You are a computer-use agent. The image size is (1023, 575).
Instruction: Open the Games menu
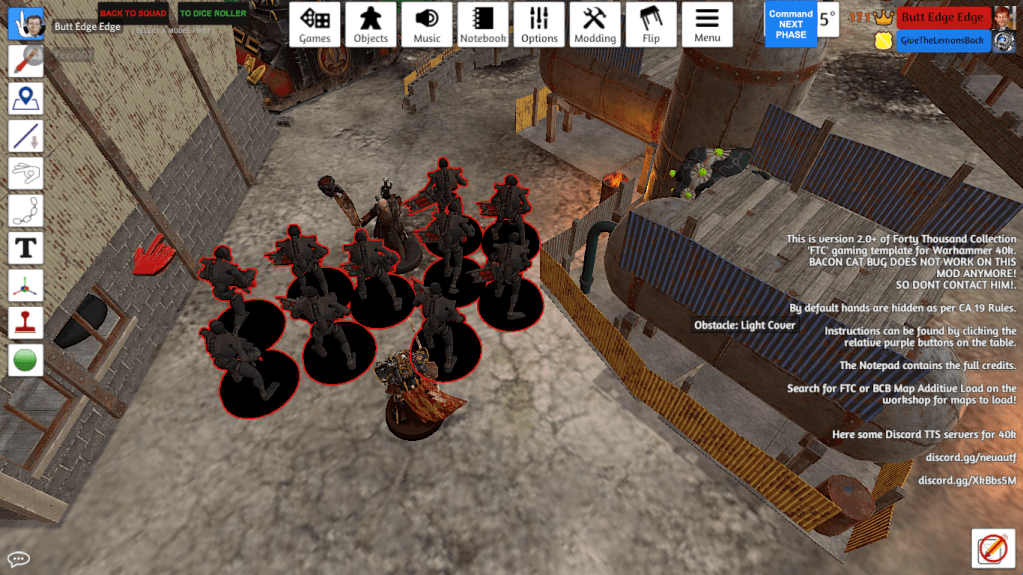click(x=315, y=24)
